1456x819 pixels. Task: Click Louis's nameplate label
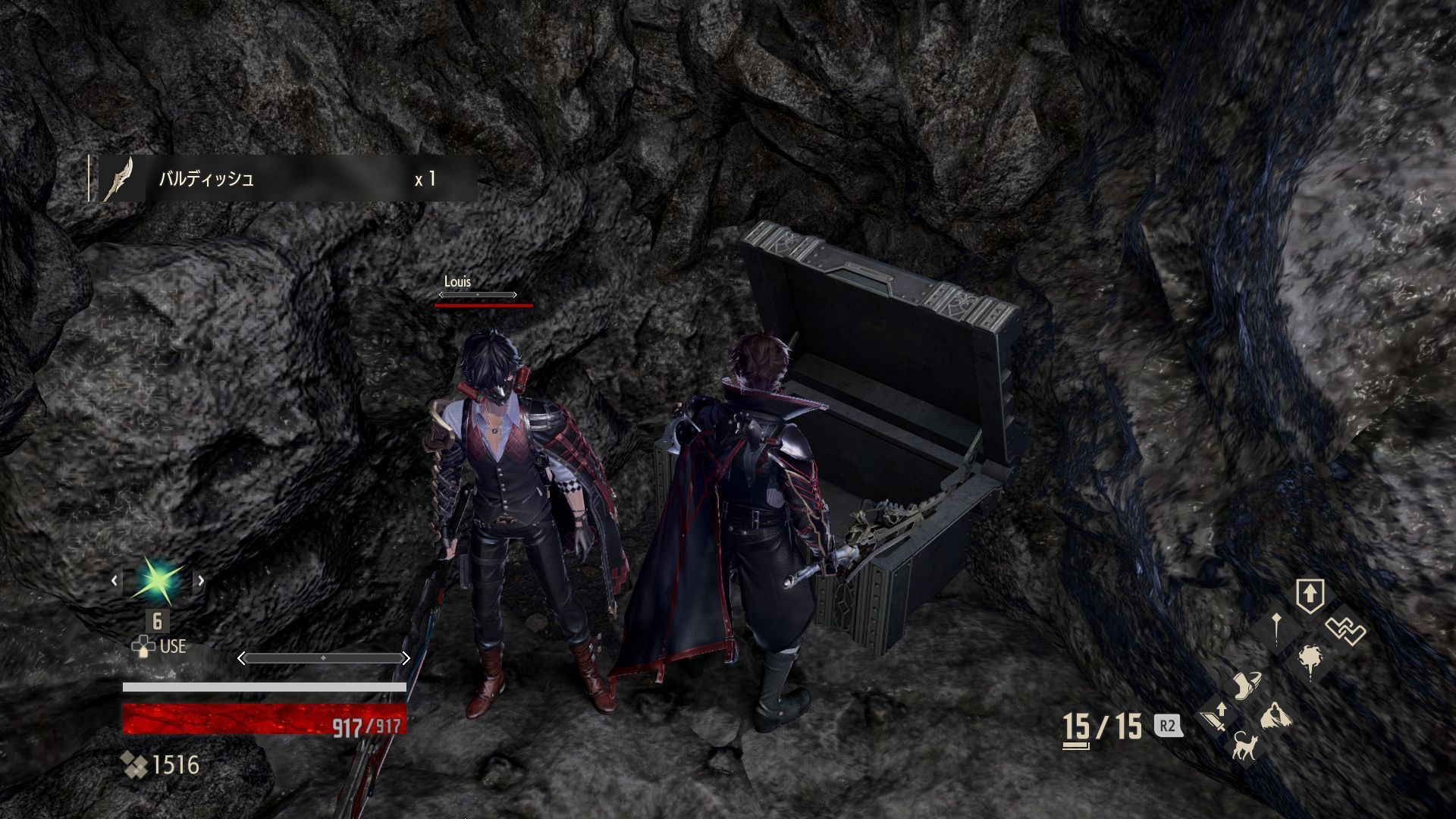click(457, 281)
